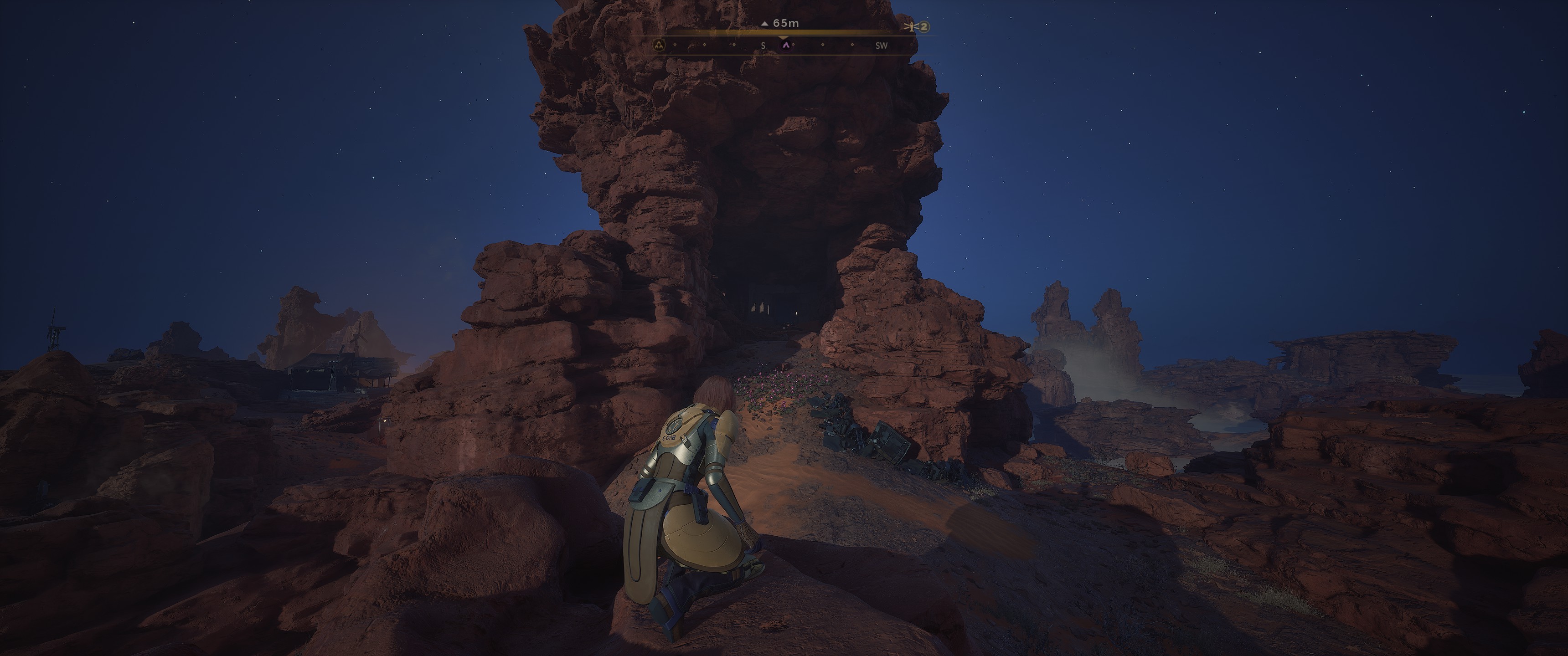
Task: Click the purple waypoint marker on the compass
Action: coord(786,45)
